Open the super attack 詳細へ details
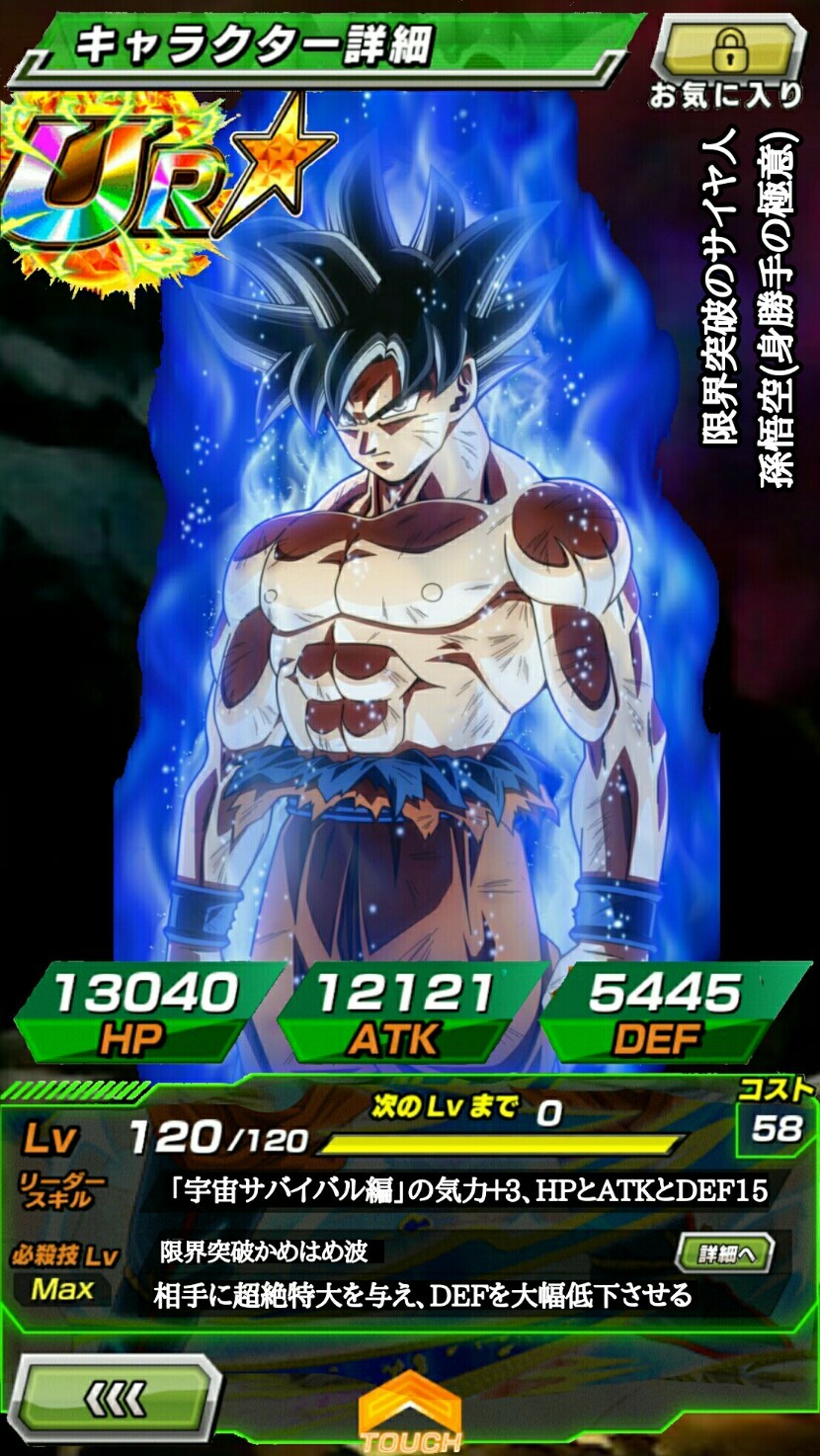 pyautogui.click(x=725, y=1254)
